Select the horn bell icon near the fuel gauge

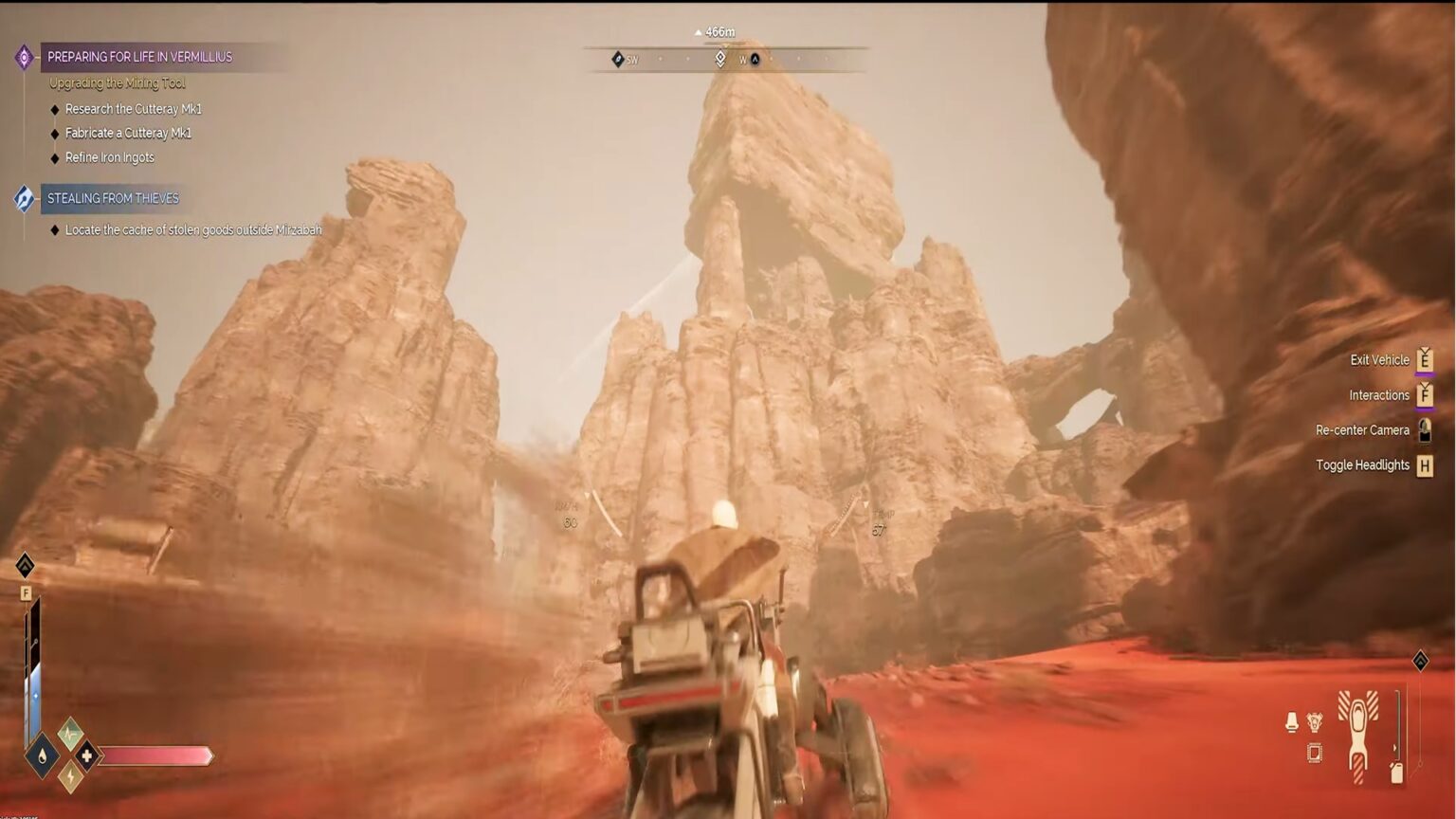coord(1291,722)
